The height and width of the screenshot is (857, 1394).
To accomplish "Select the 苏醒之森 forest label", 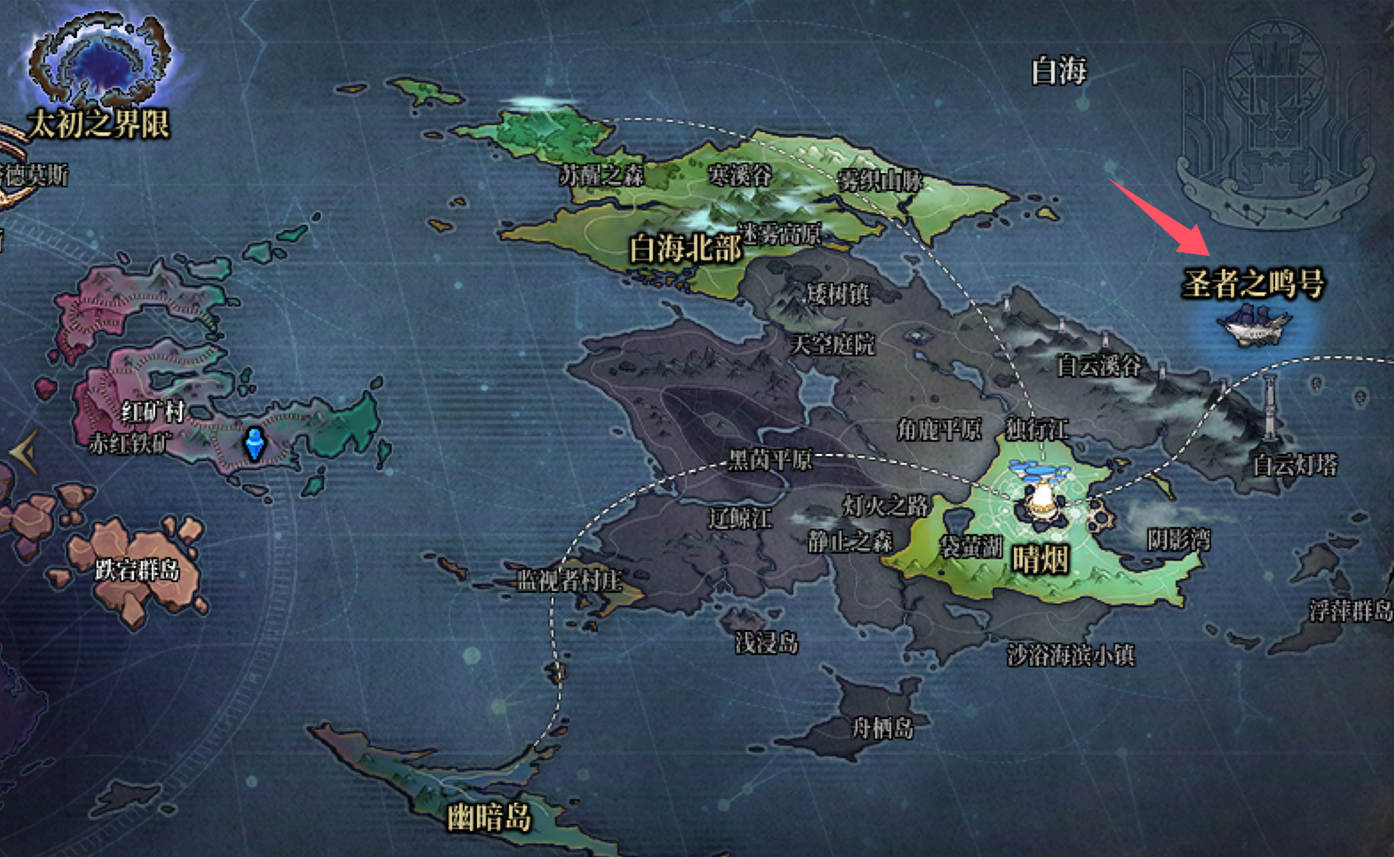I will pos(601,176).
